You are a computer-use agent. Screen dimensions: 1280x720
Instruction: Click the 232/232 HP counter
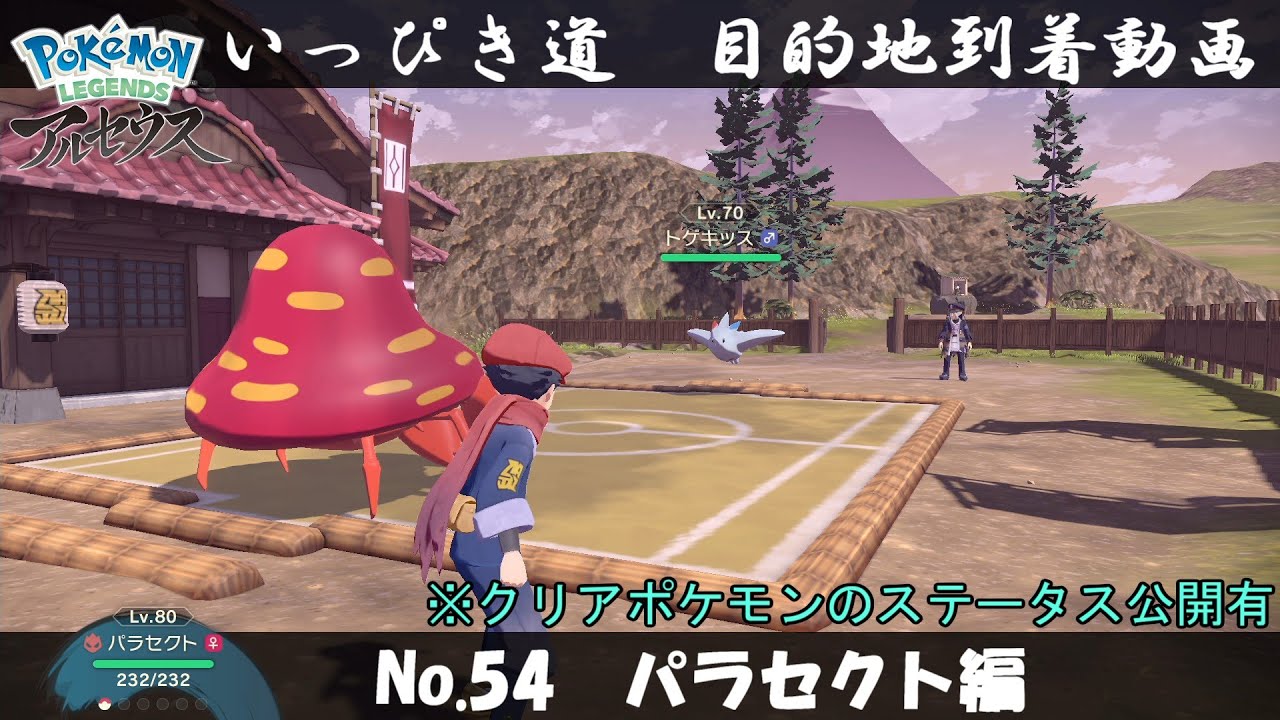point(153,680)
